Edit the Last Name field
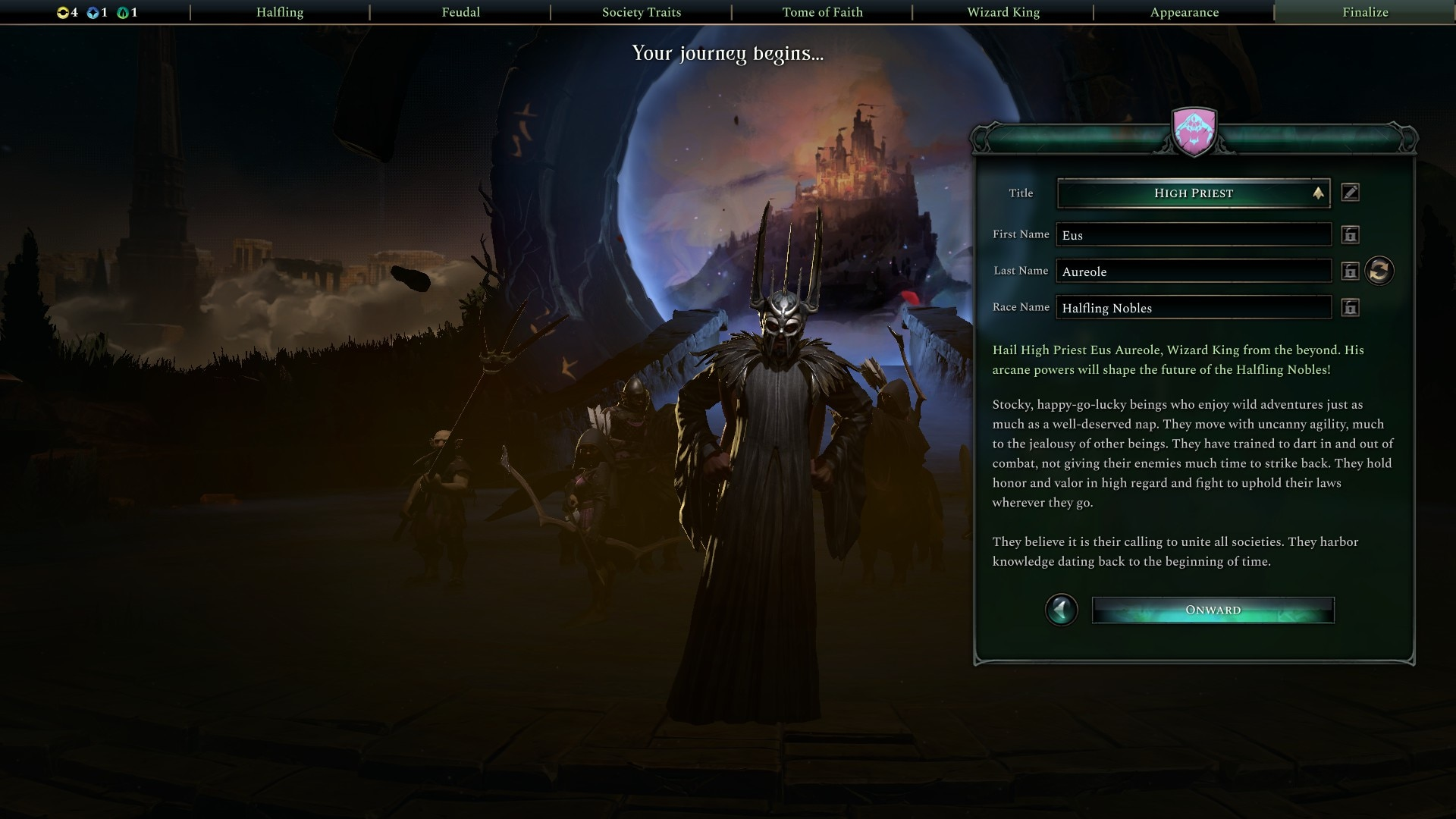This screenshot has height=819, width=1456. click(x=1194, y=271)
